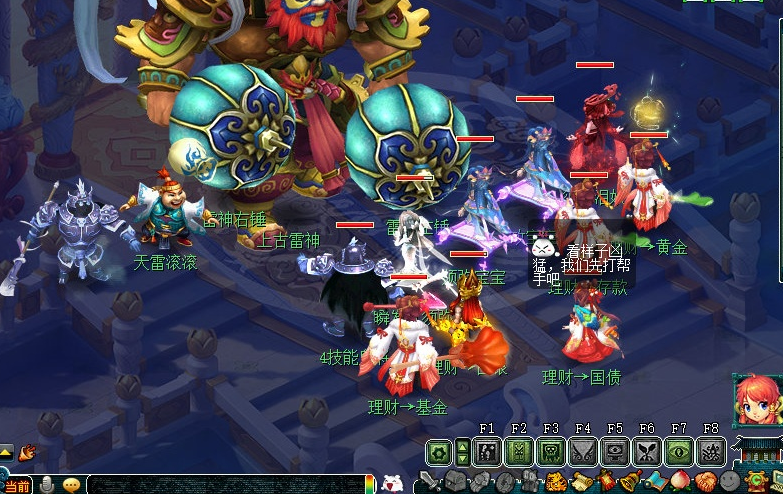Activate the F5 skill icon
This screenshot has height=494, width=783.
click(x=615, y=453)
